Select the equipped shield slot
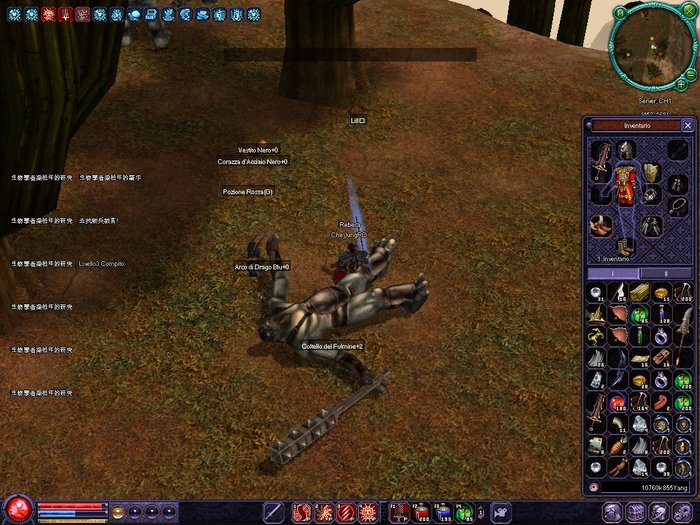Image resolution: width=700 pixels, height=525 pixels. [x=650, y=171]
